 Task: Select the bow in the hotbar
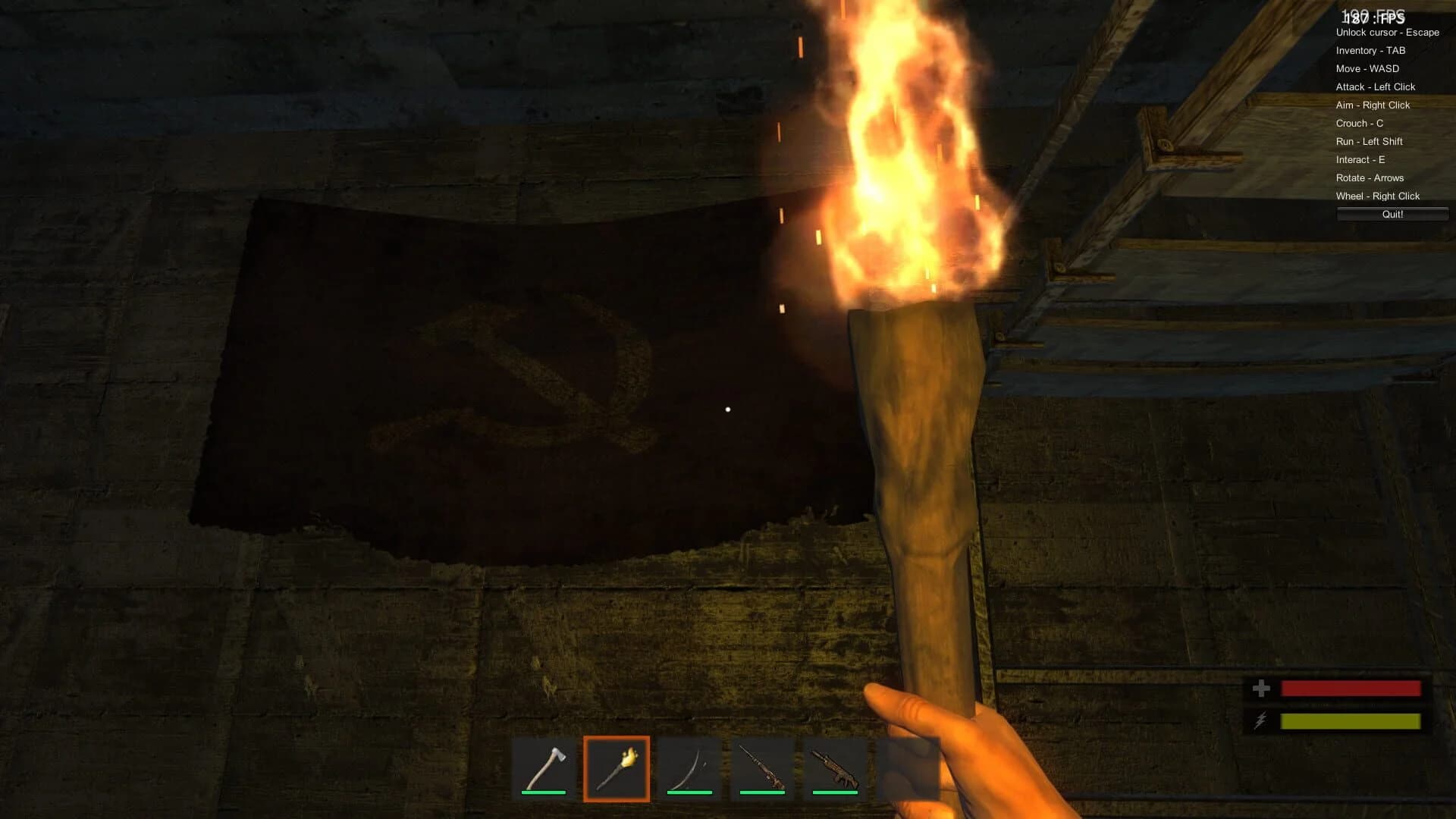(690, 767)
